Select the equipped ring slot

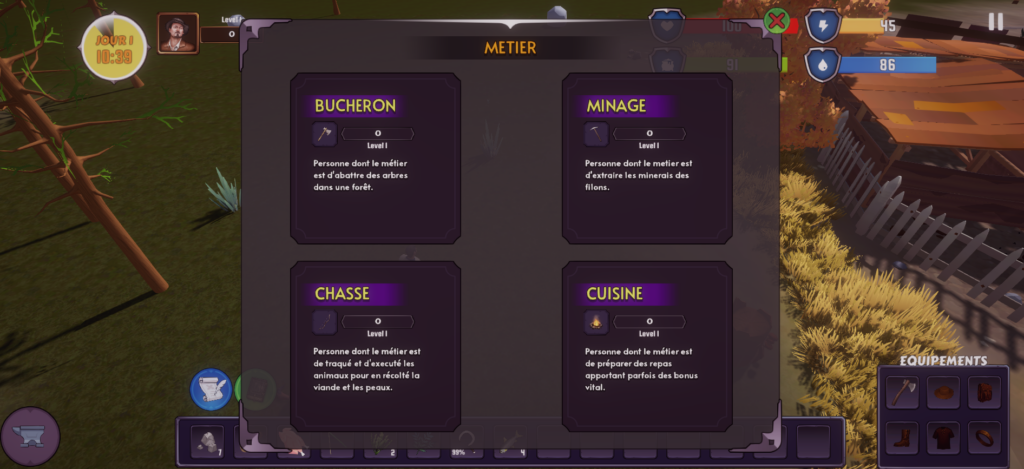tap(984, 437)
